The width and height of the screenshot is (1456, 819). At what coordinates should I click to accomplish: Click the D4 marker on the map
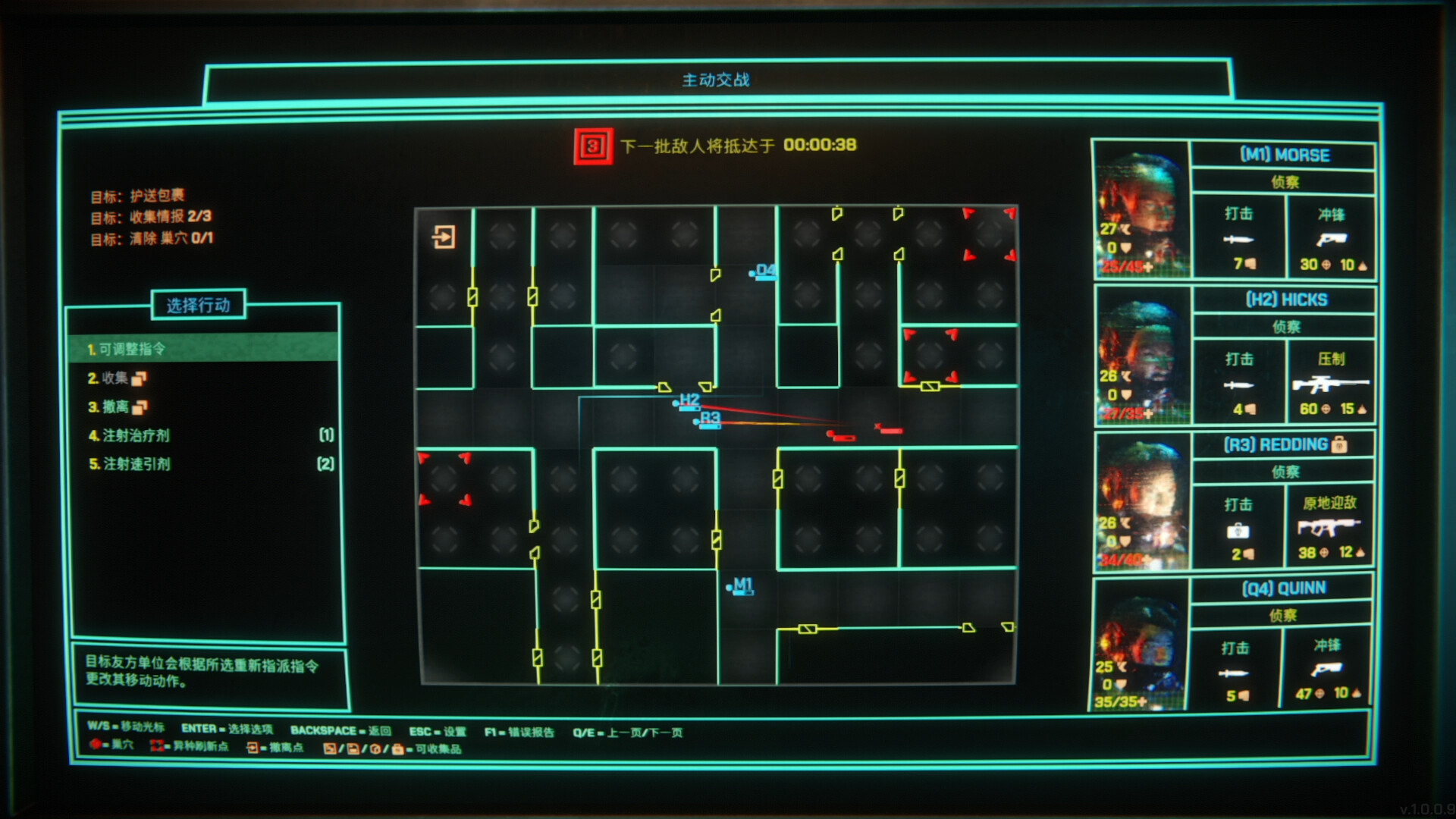[x=764, y=271]
